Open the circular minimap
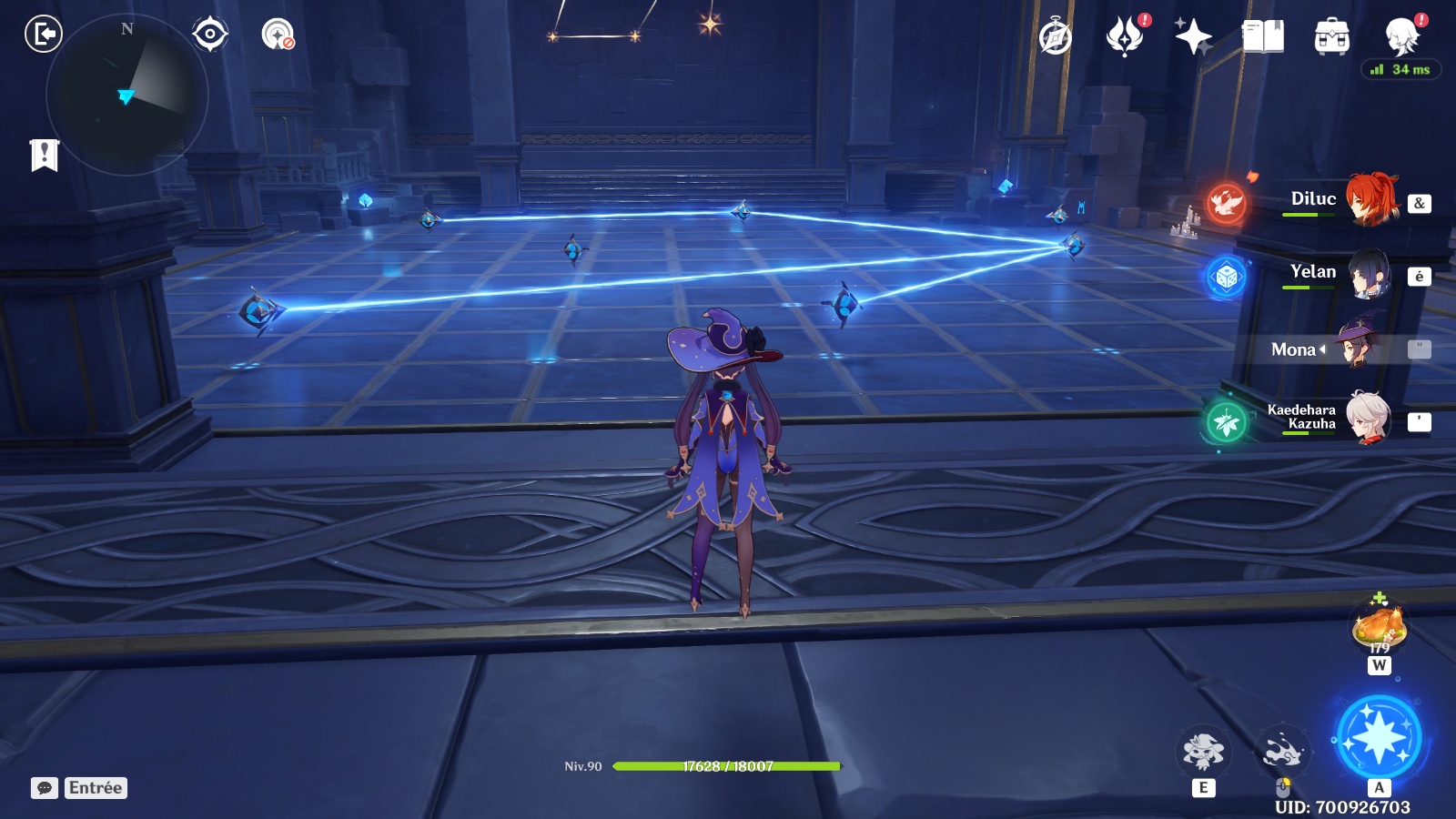This screenshot has height=819, width=1456. tap(126, 95)
